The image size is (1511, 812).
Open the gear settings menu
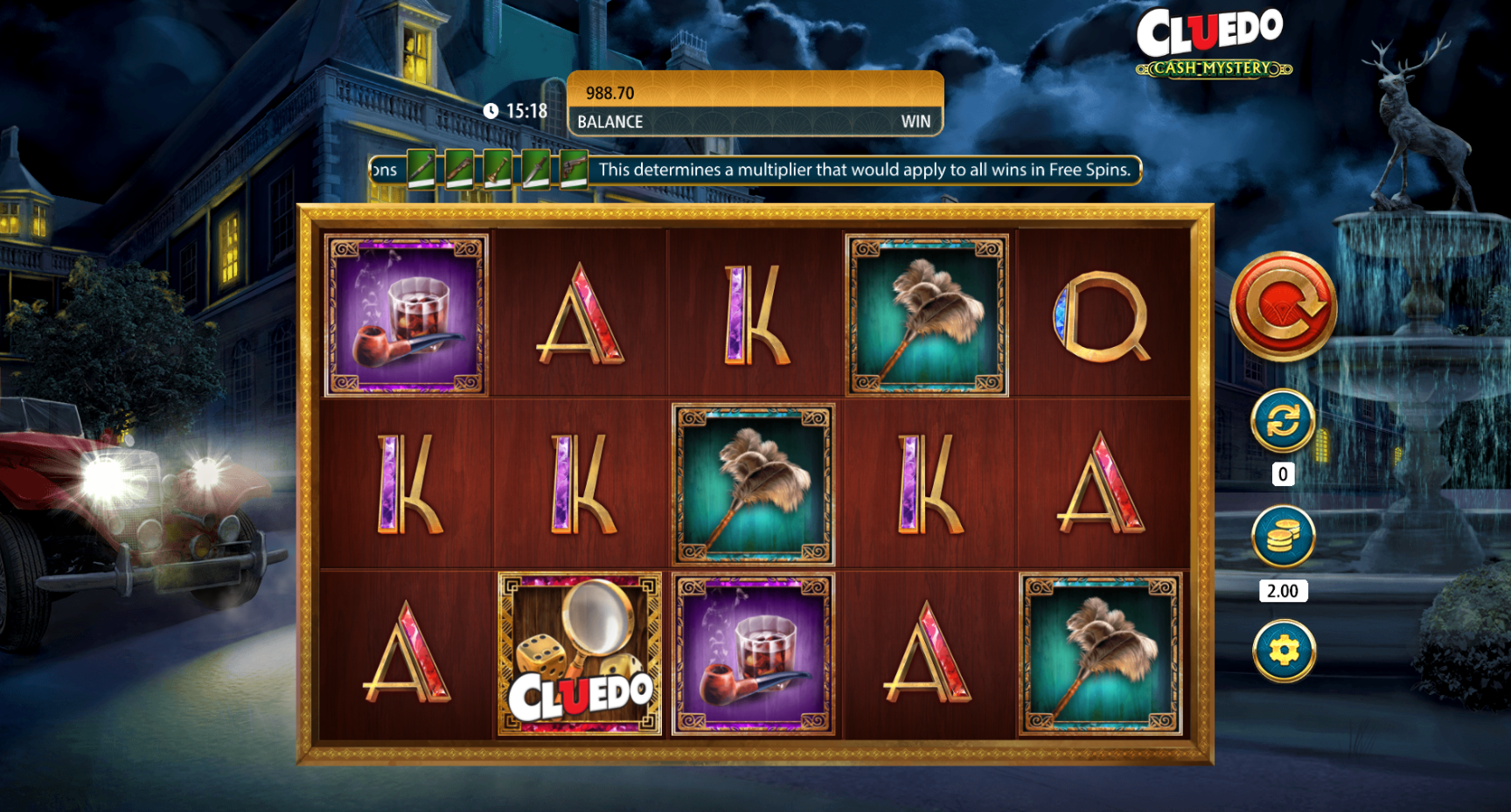1283,650
